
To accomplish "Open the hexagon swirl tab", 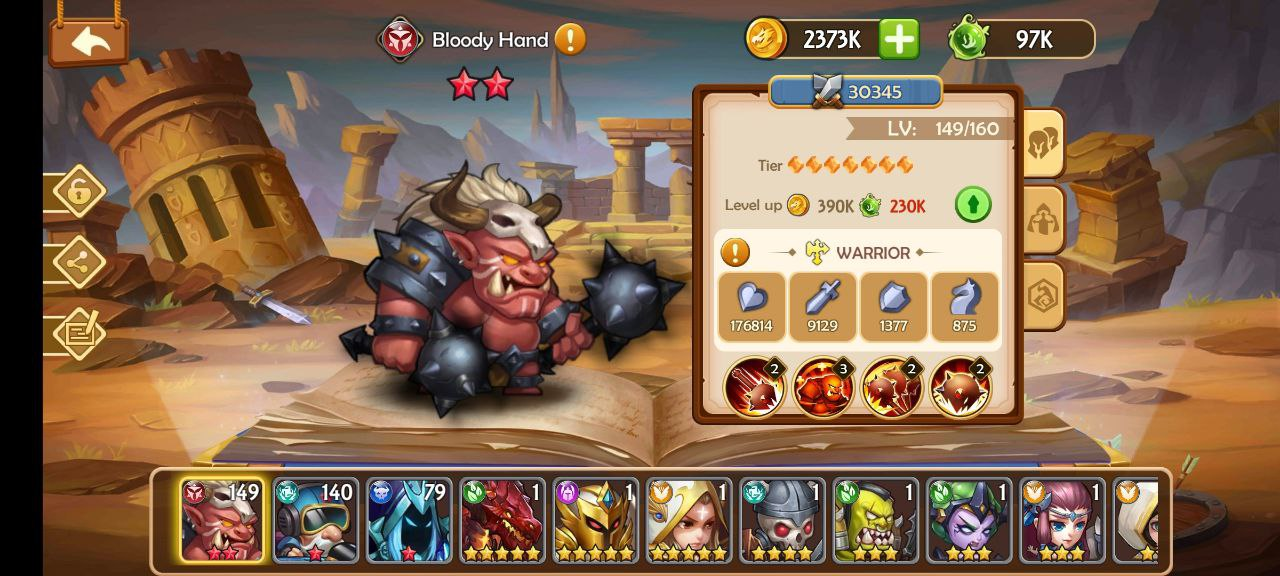I will coord(1043,294).
